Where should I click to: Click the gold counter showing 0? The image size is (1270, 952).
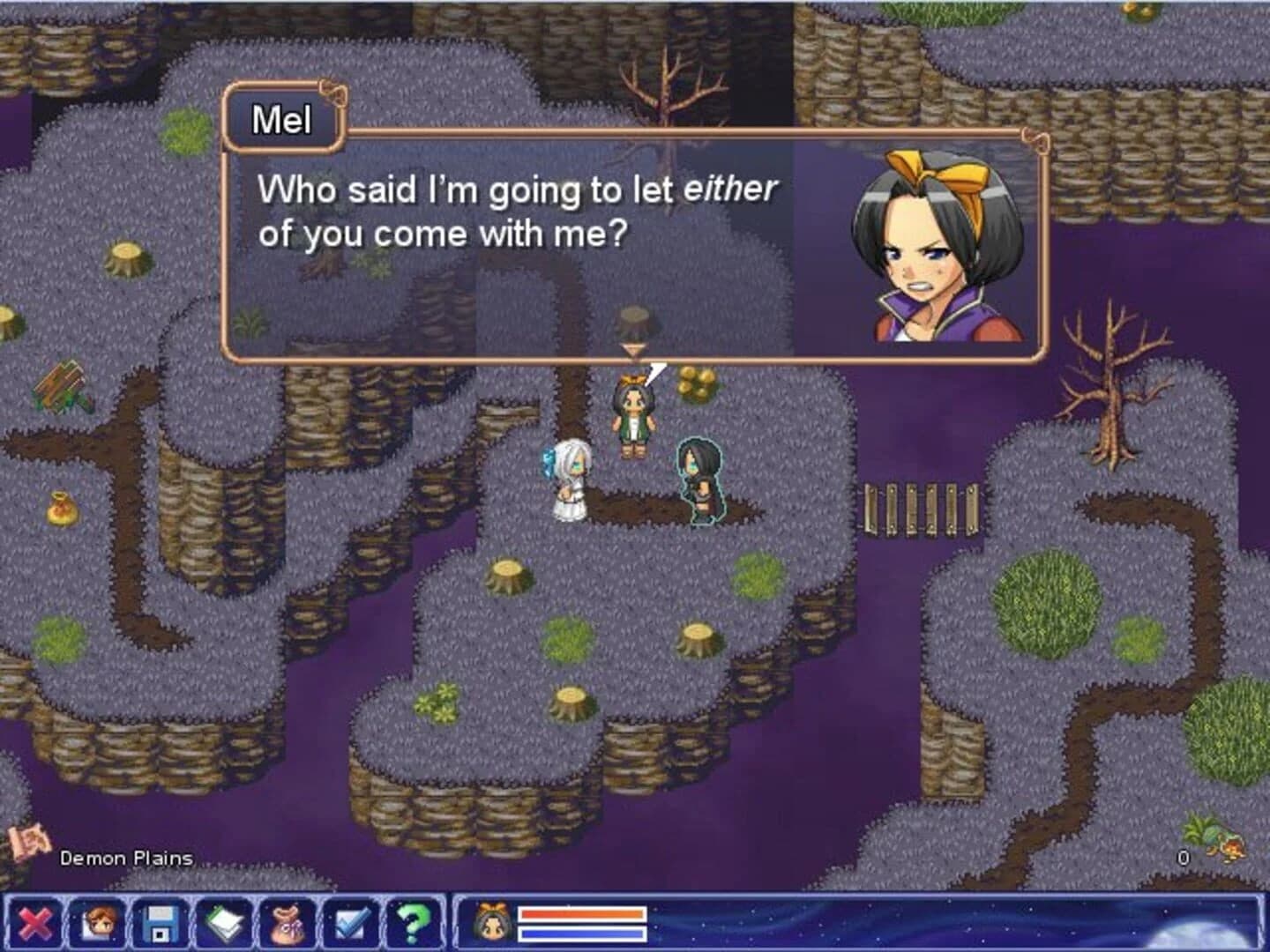tap(1183, 856)
